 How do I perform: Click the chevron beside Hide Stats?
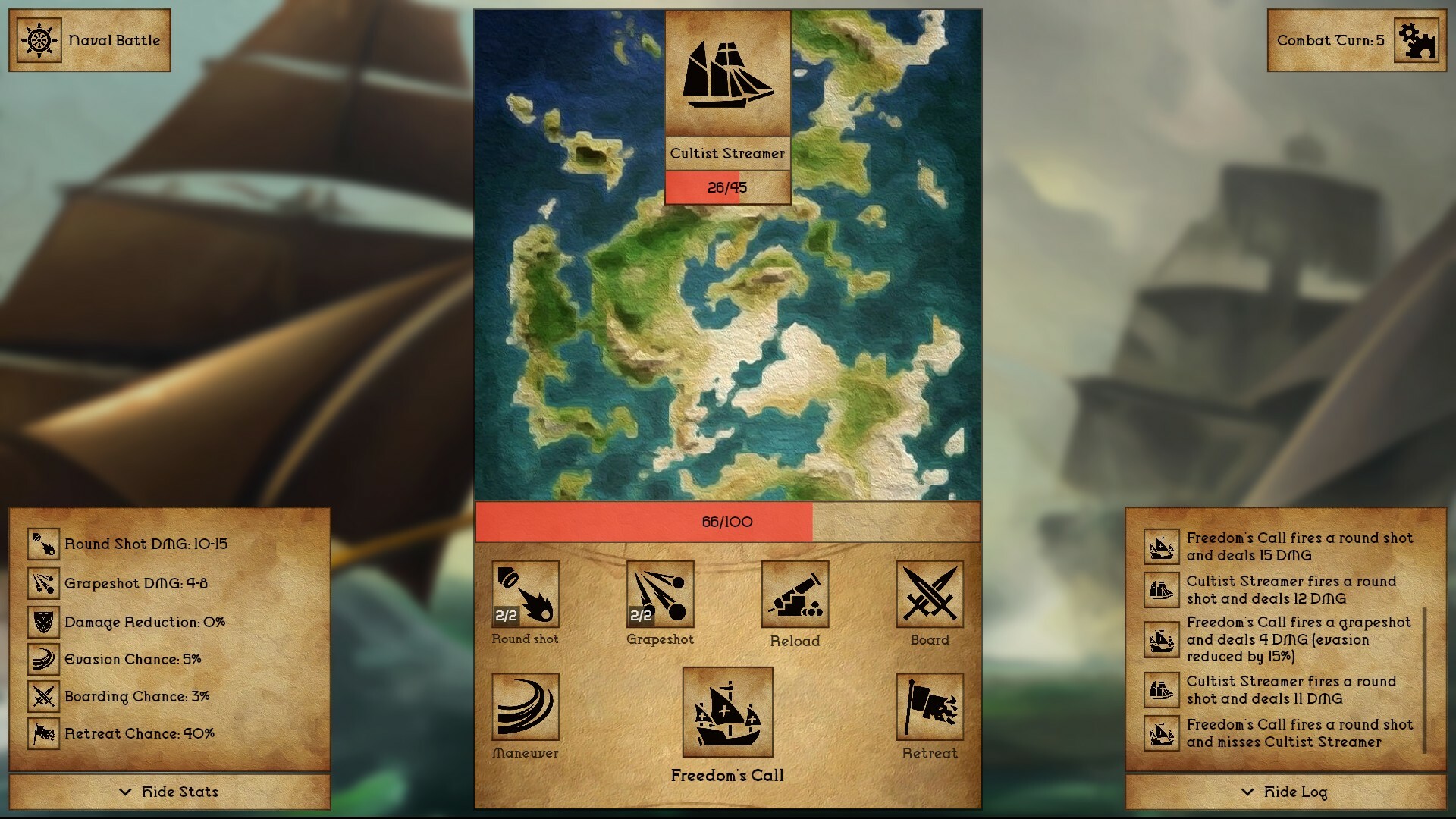pyautogui.click(x=126, y=792)
